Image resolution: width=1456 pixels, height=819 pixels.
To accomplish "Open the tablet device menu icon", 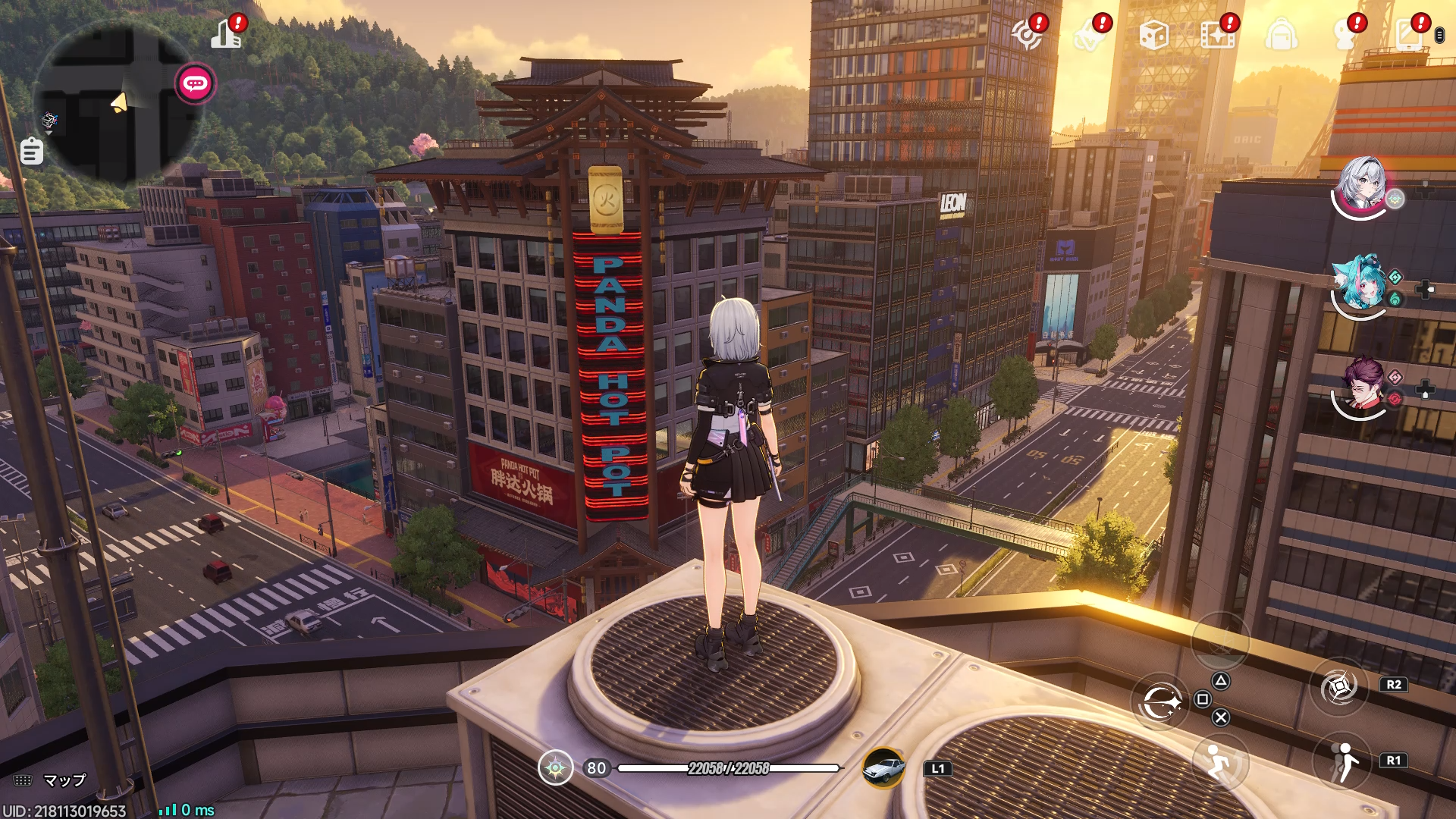I will (1409, 35).
